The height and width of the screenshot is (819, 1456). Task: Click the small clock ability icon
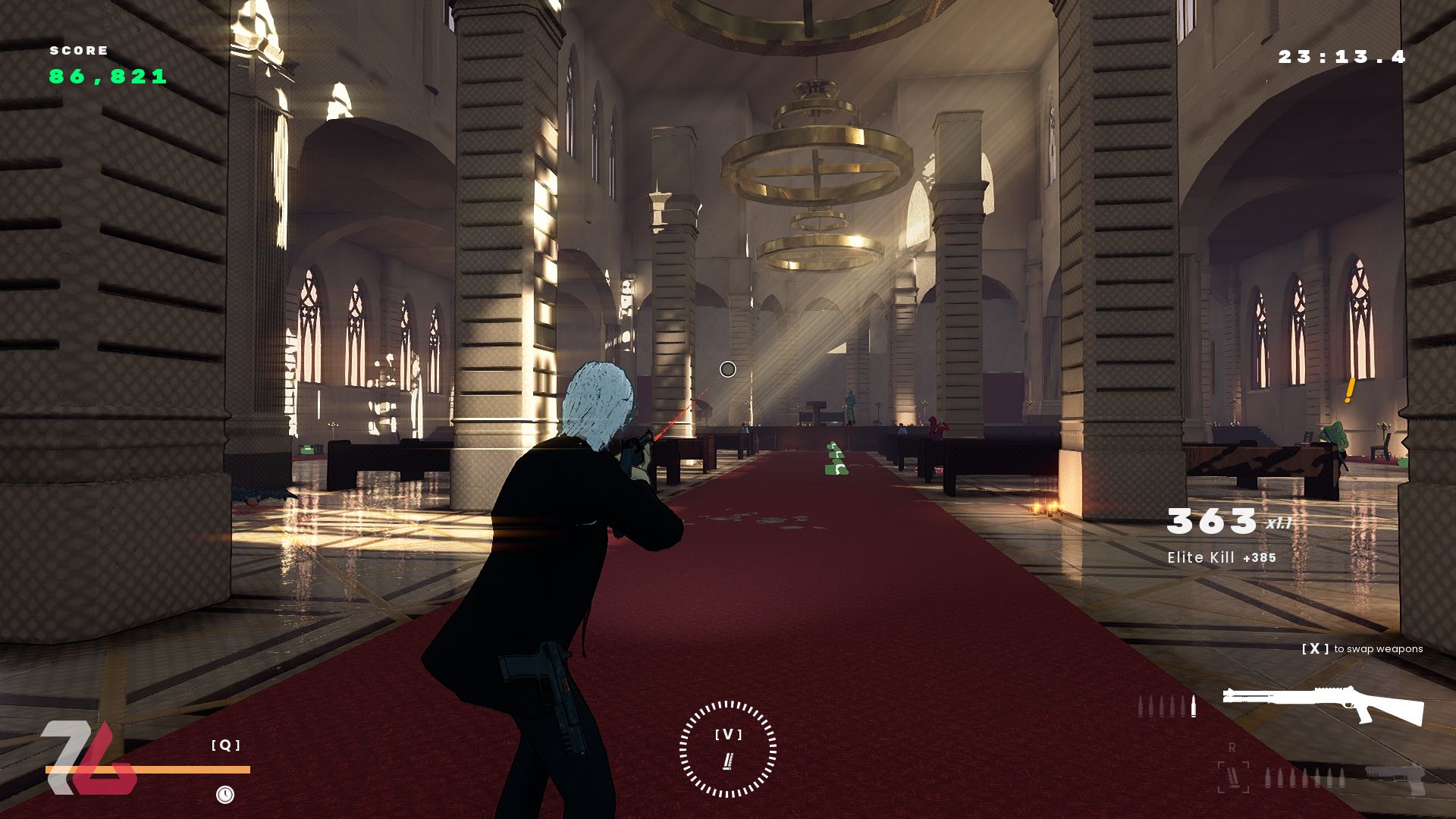(x=225, y=794)
